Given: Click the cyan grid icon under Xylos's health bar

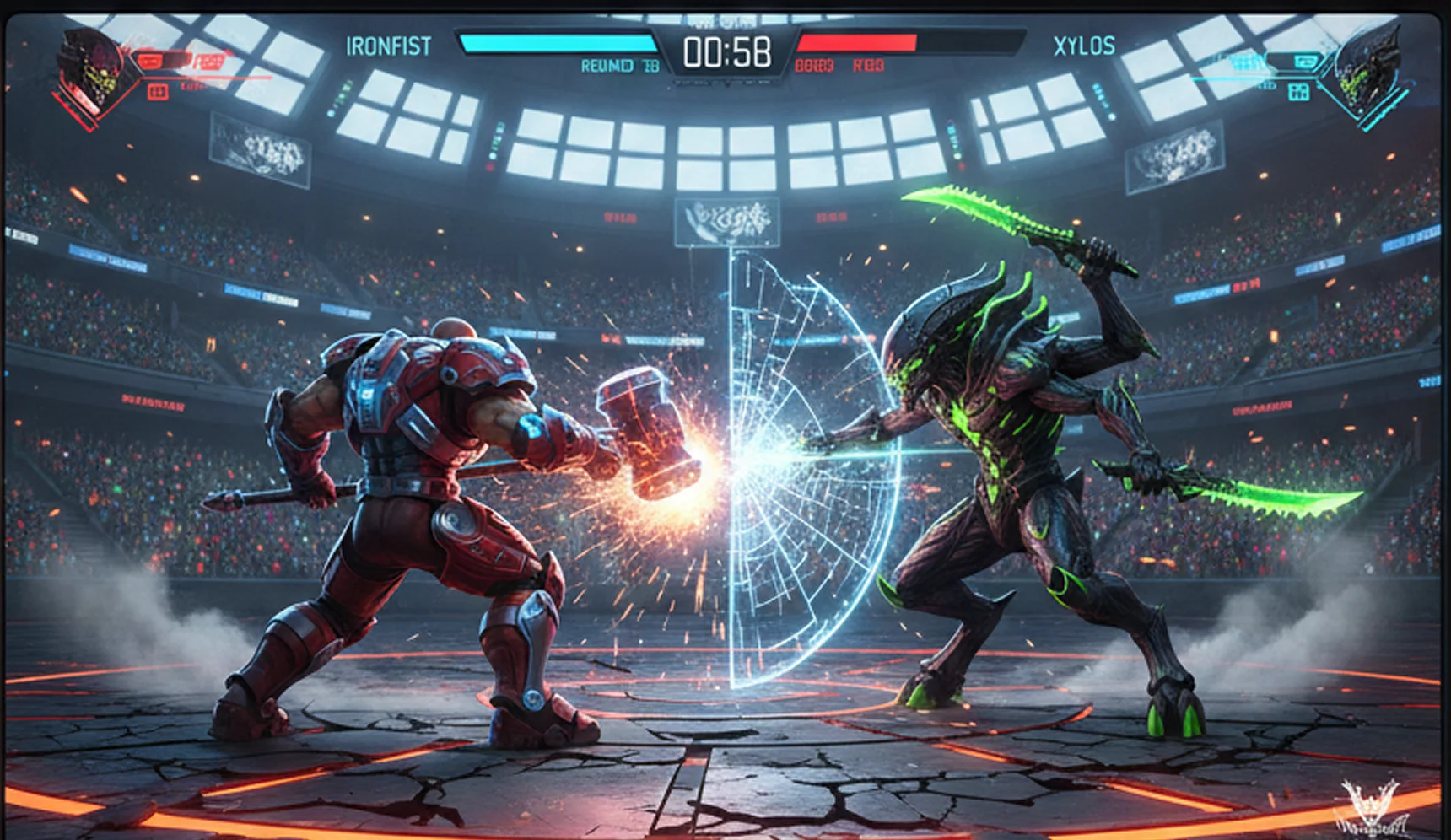Looking at the screenshot, I should [1299, 93].
